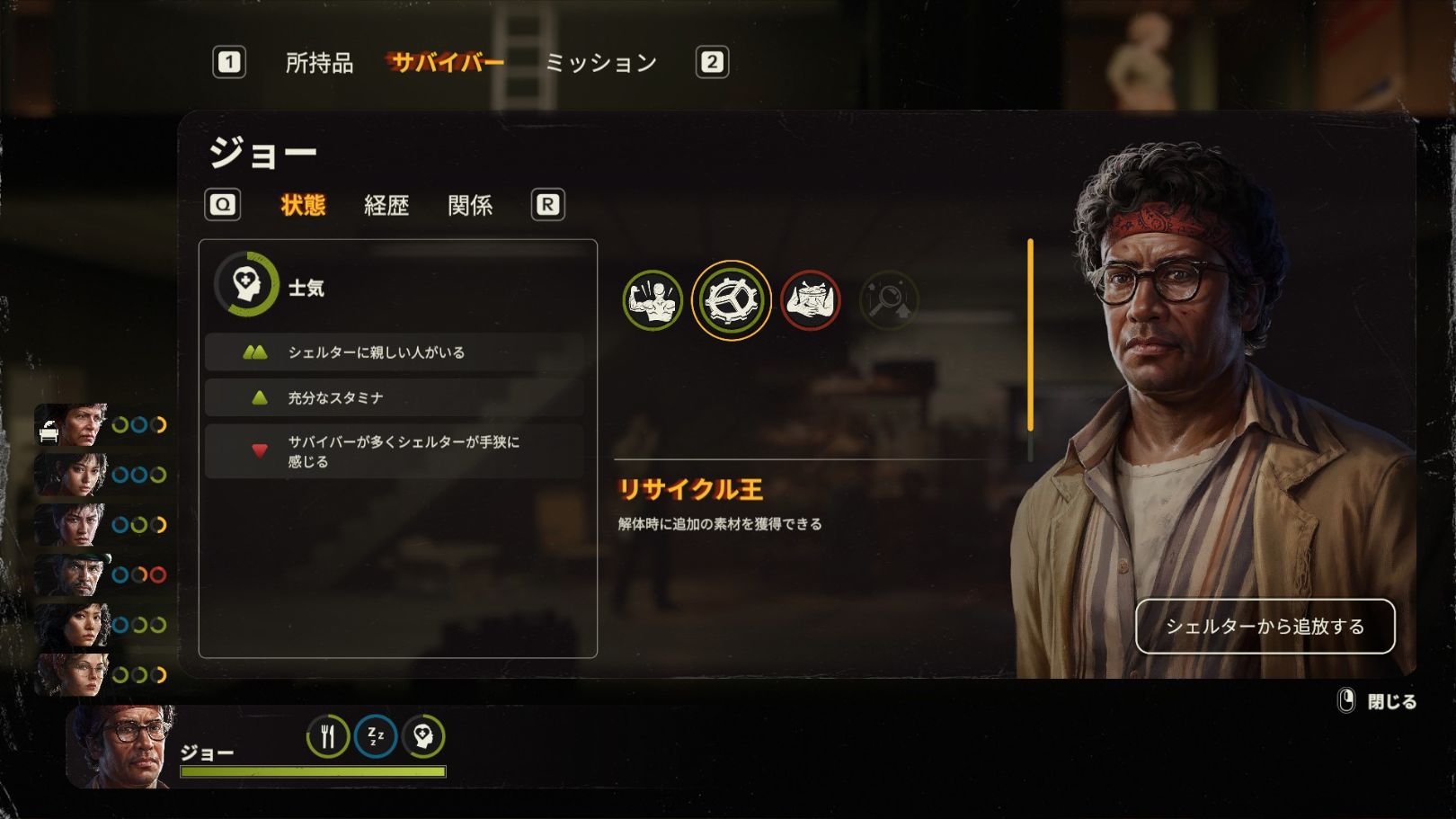Open the 所持品 inventory tab
This screenshot has width=1456, height=819.
point(319,62)
